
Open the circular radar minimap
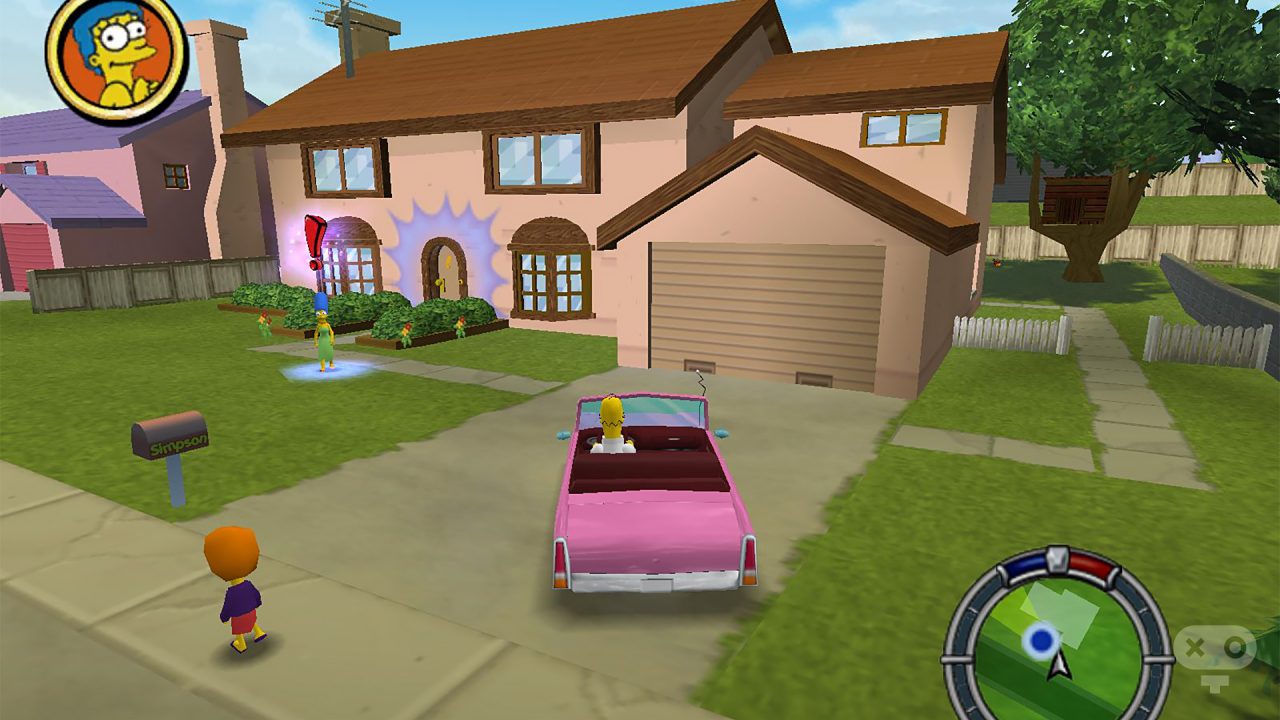tap(1057, 636)
